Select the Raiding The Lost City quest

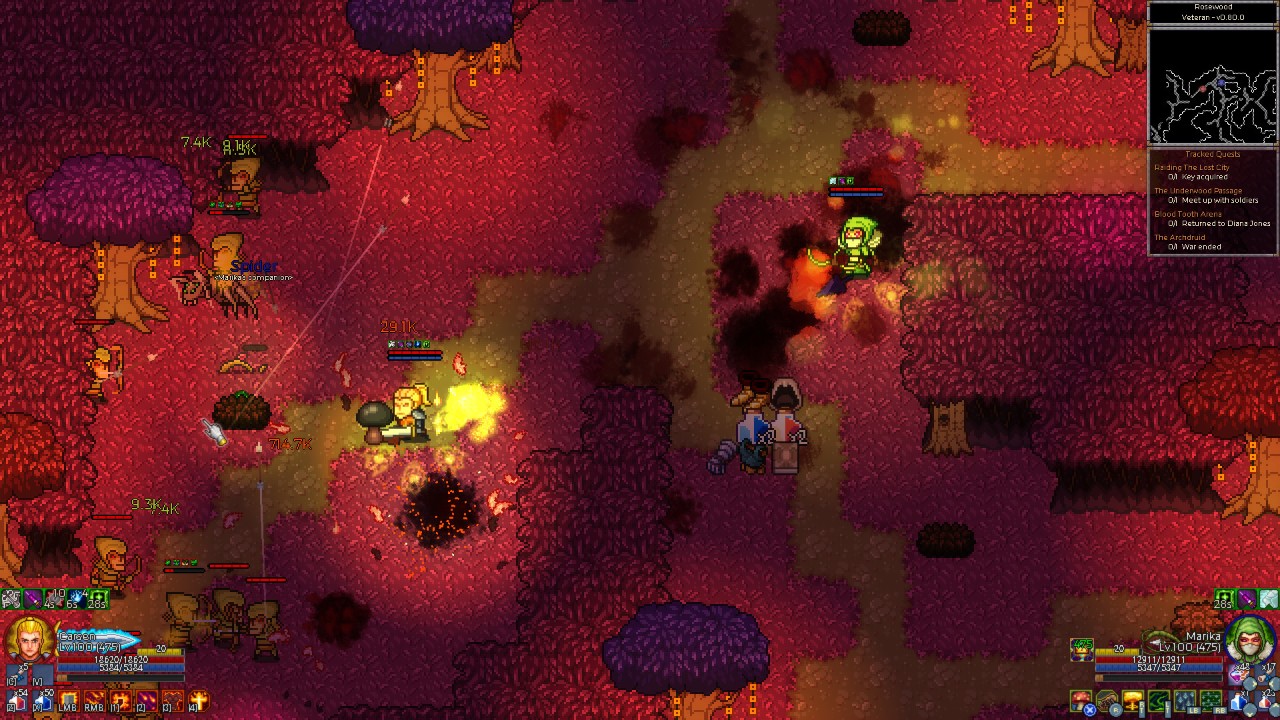click(1192, 168)
